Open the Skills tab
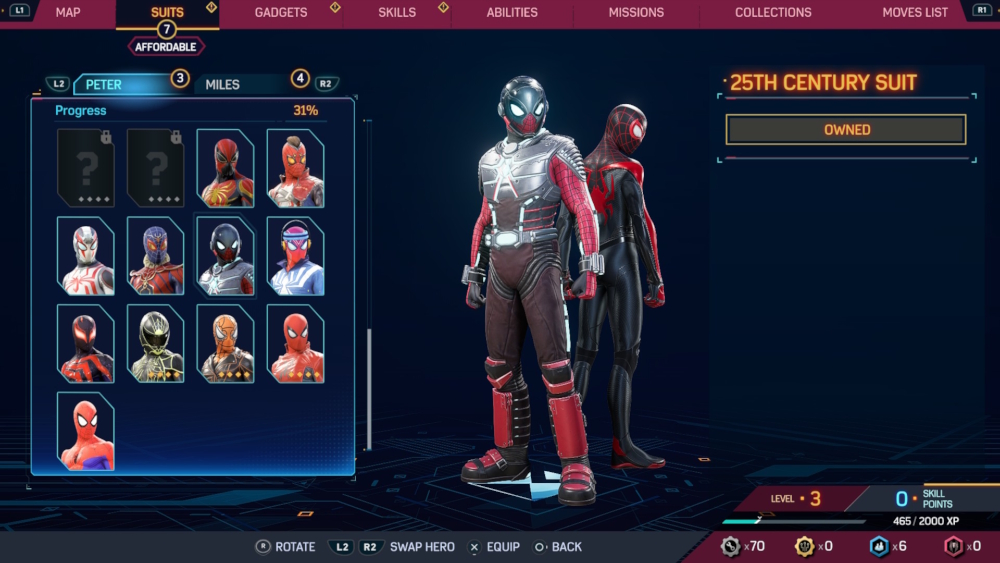This screenshot has height=563, width=1000. coord(397,12)
